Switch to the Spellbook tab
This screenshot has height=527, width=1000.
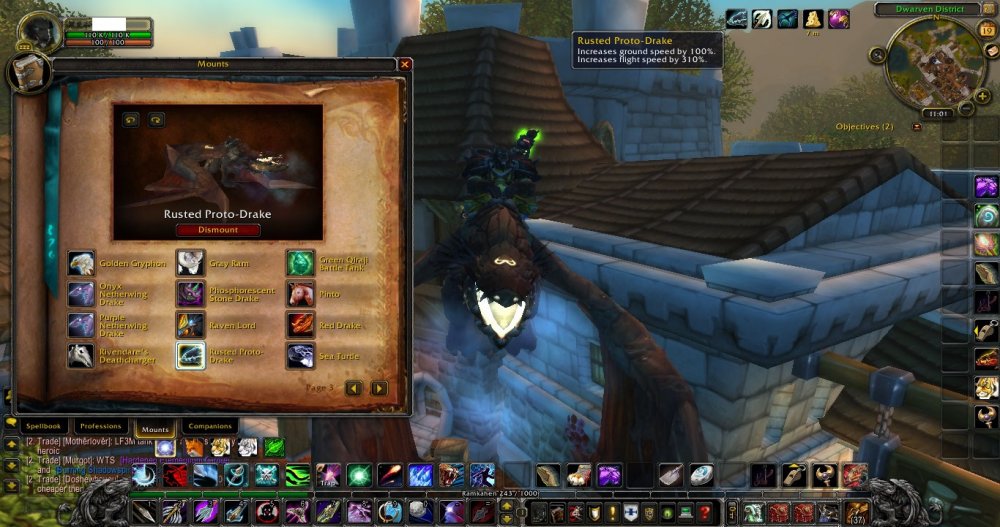pyautogui.click(x=44, y=427)
